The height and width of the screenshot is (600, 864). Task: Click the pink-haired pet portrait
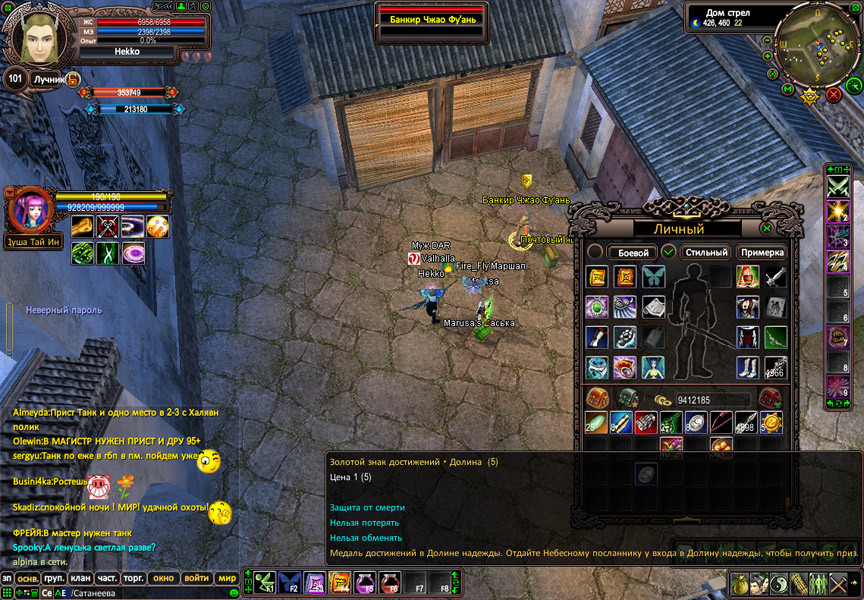30,211
